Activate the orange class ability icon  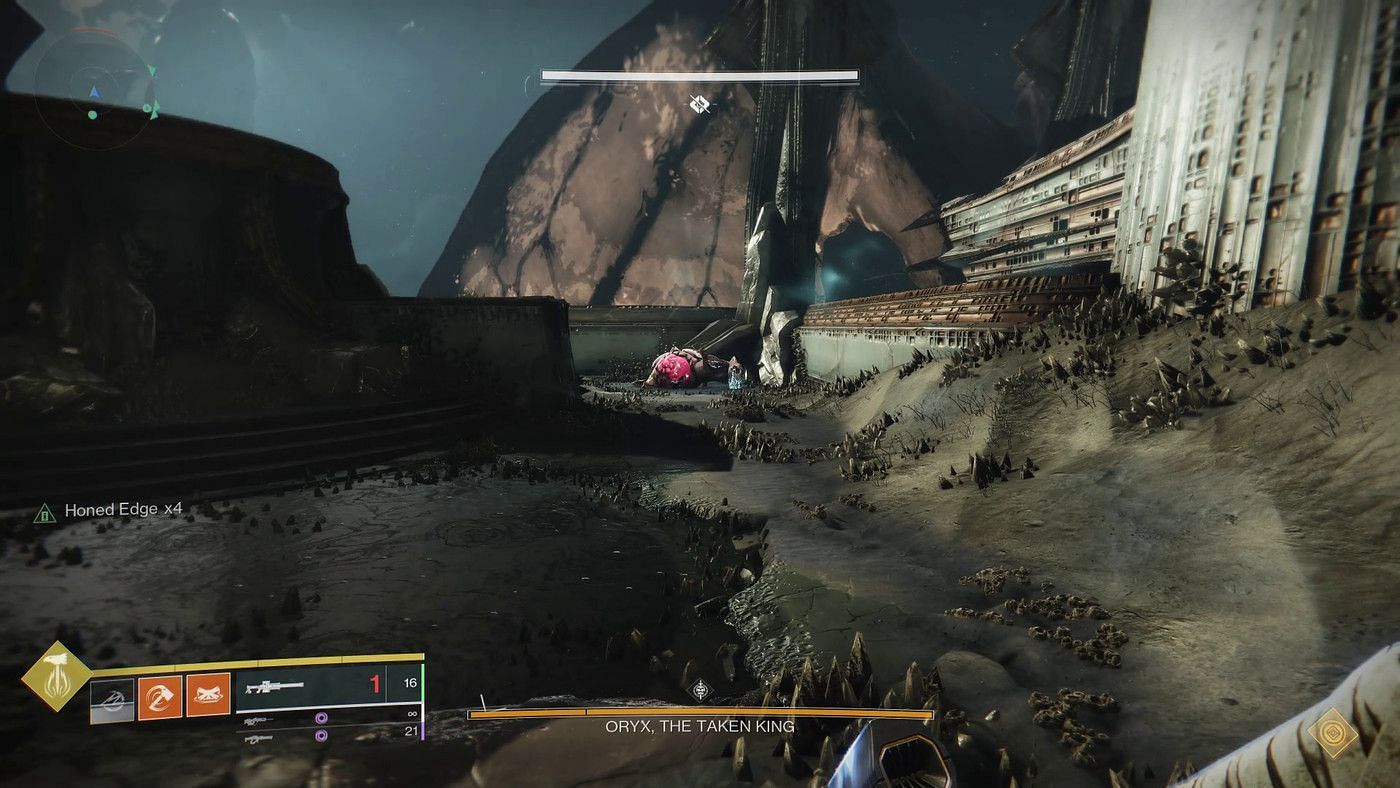click(208, 696)
